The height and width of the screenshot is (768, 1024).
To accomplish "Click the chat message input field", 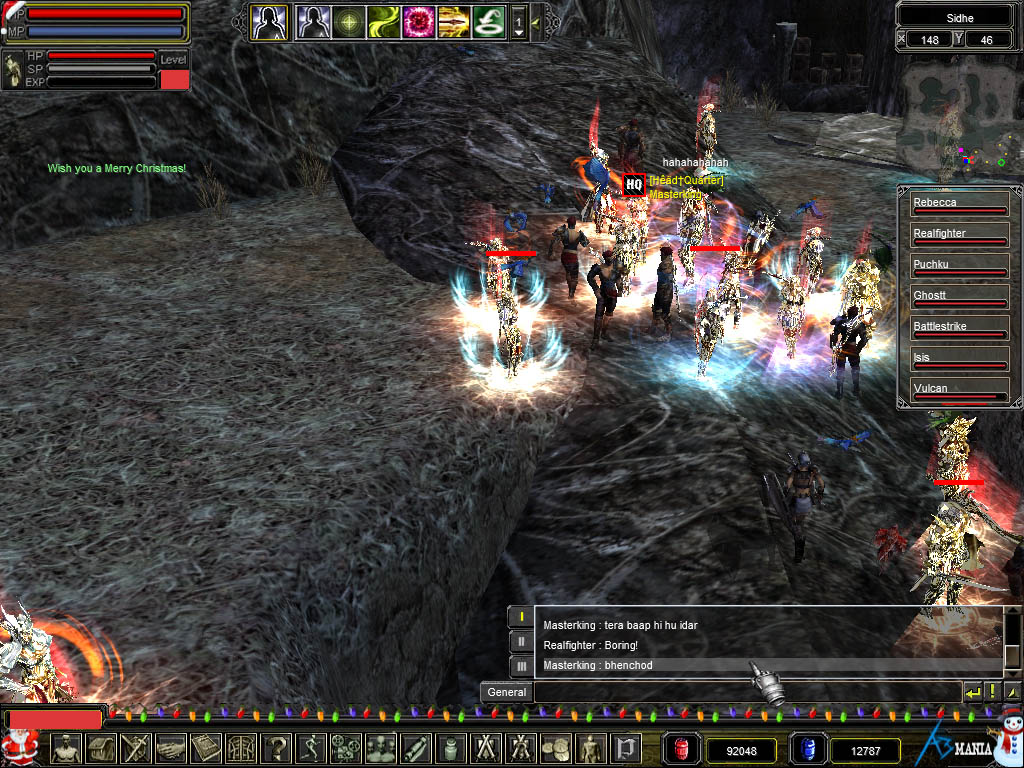I will tap(746, 692).
